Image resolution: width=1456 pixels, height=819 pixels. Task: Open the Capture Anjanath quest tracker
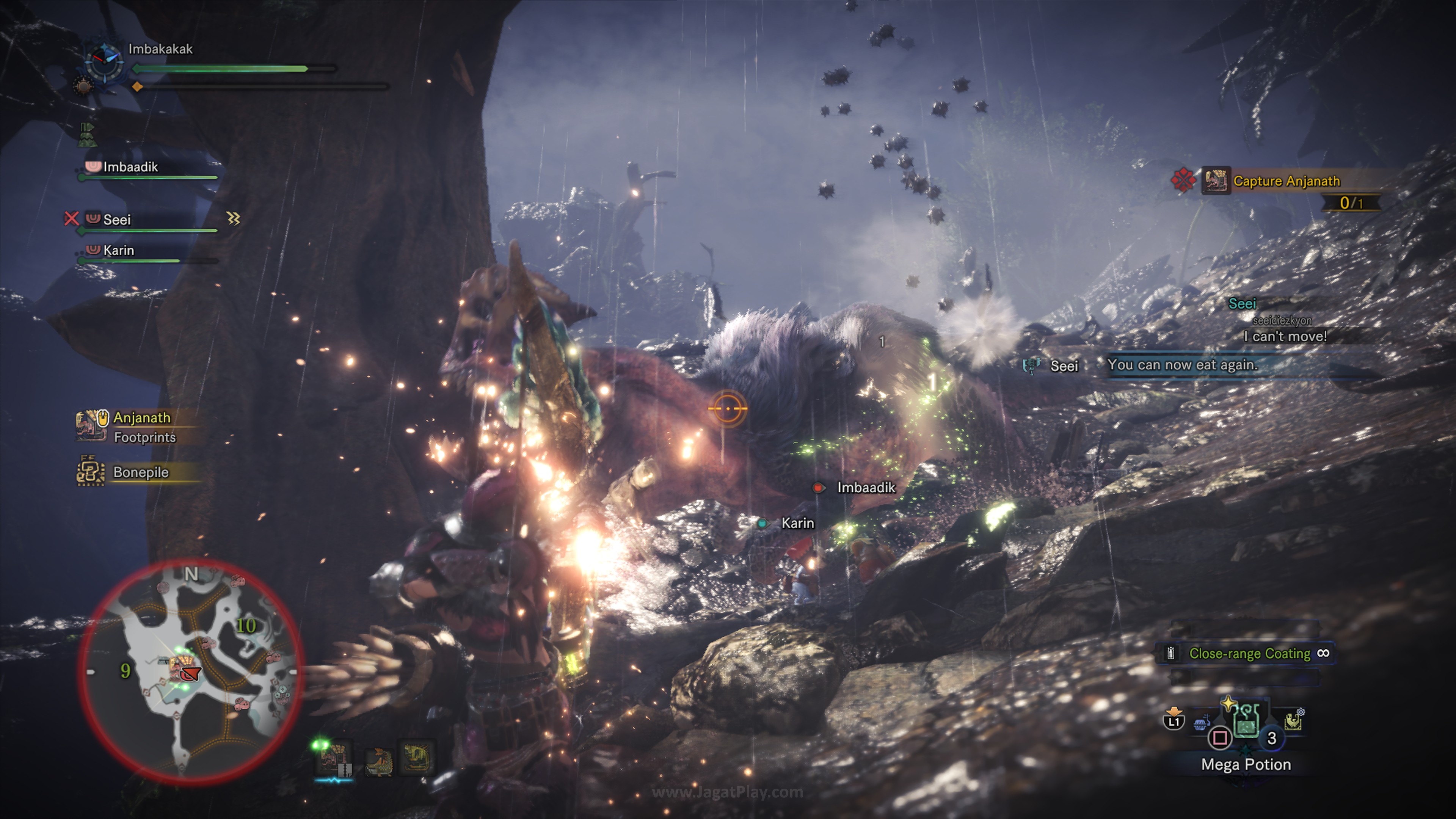click(1286, 181)
